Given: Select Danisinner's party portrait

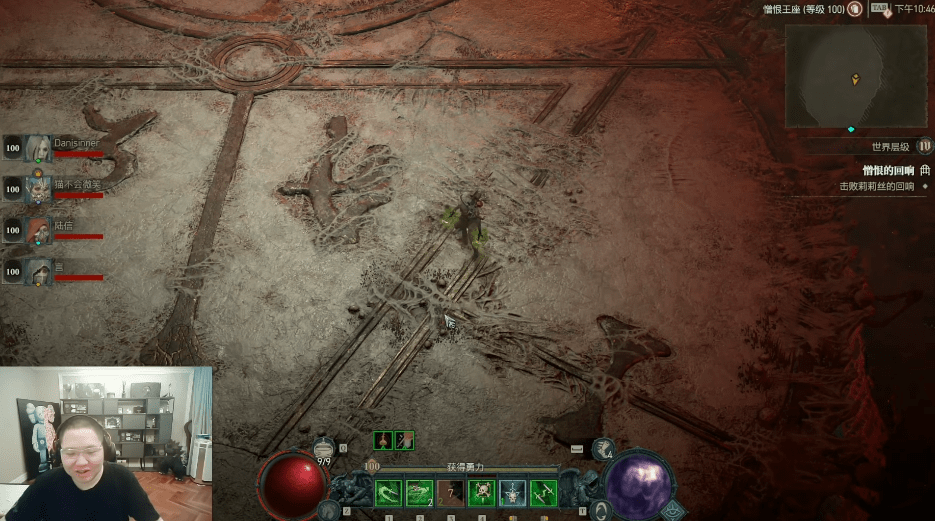Looking at the screenshot, I should click(39, 148).
